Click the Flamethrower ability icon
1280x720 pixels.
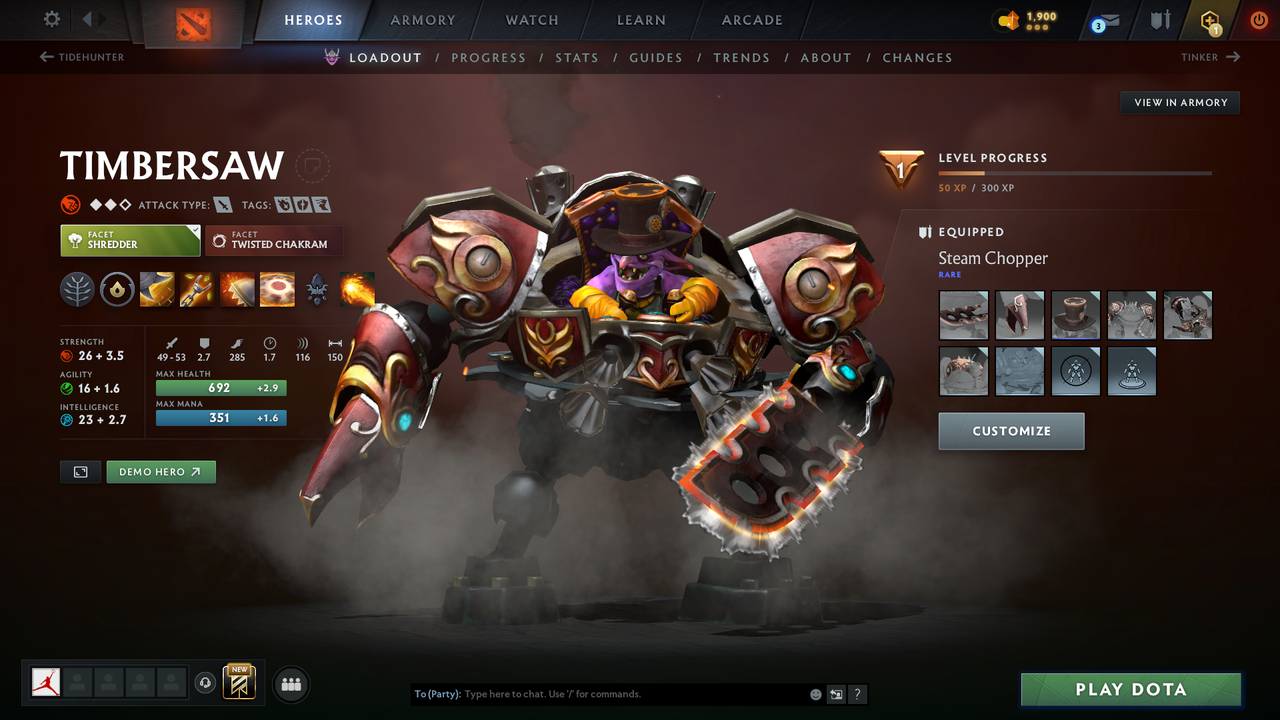(357, 289)
